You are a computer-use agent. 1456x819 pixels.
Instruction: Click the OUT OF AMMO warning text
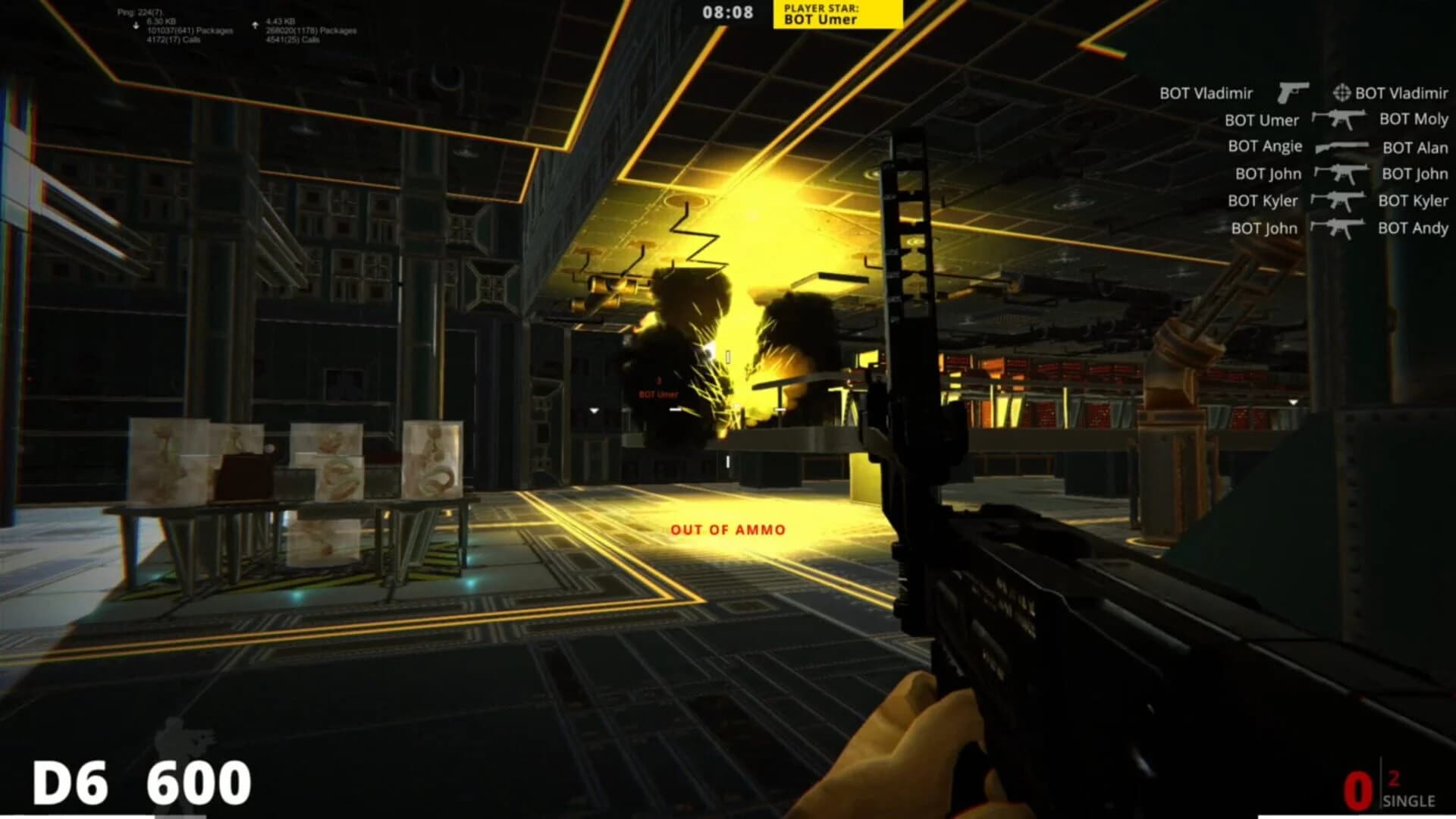click(730, 531)
